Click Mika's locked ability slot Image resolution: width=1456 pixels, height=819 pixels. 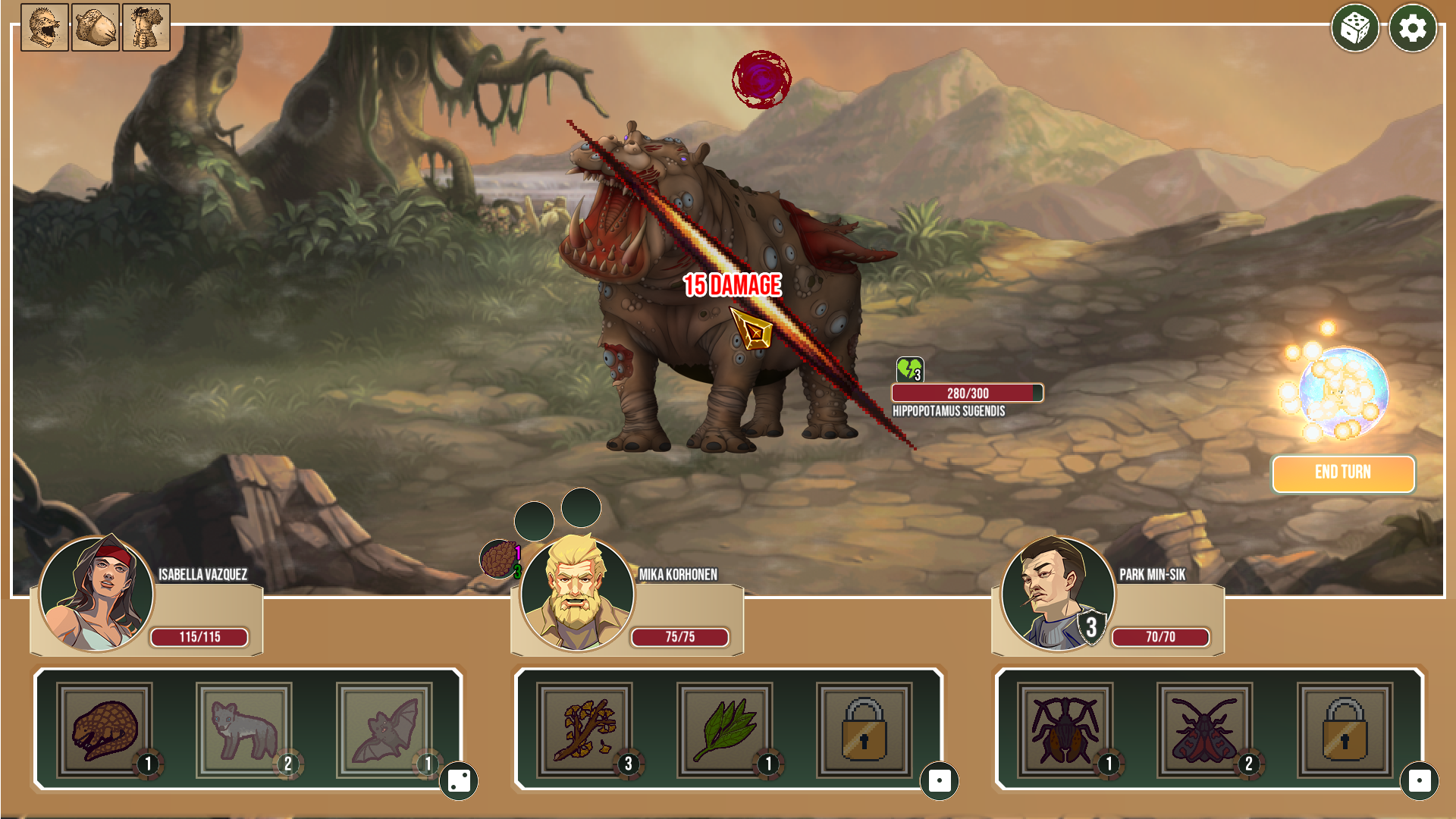864,730
